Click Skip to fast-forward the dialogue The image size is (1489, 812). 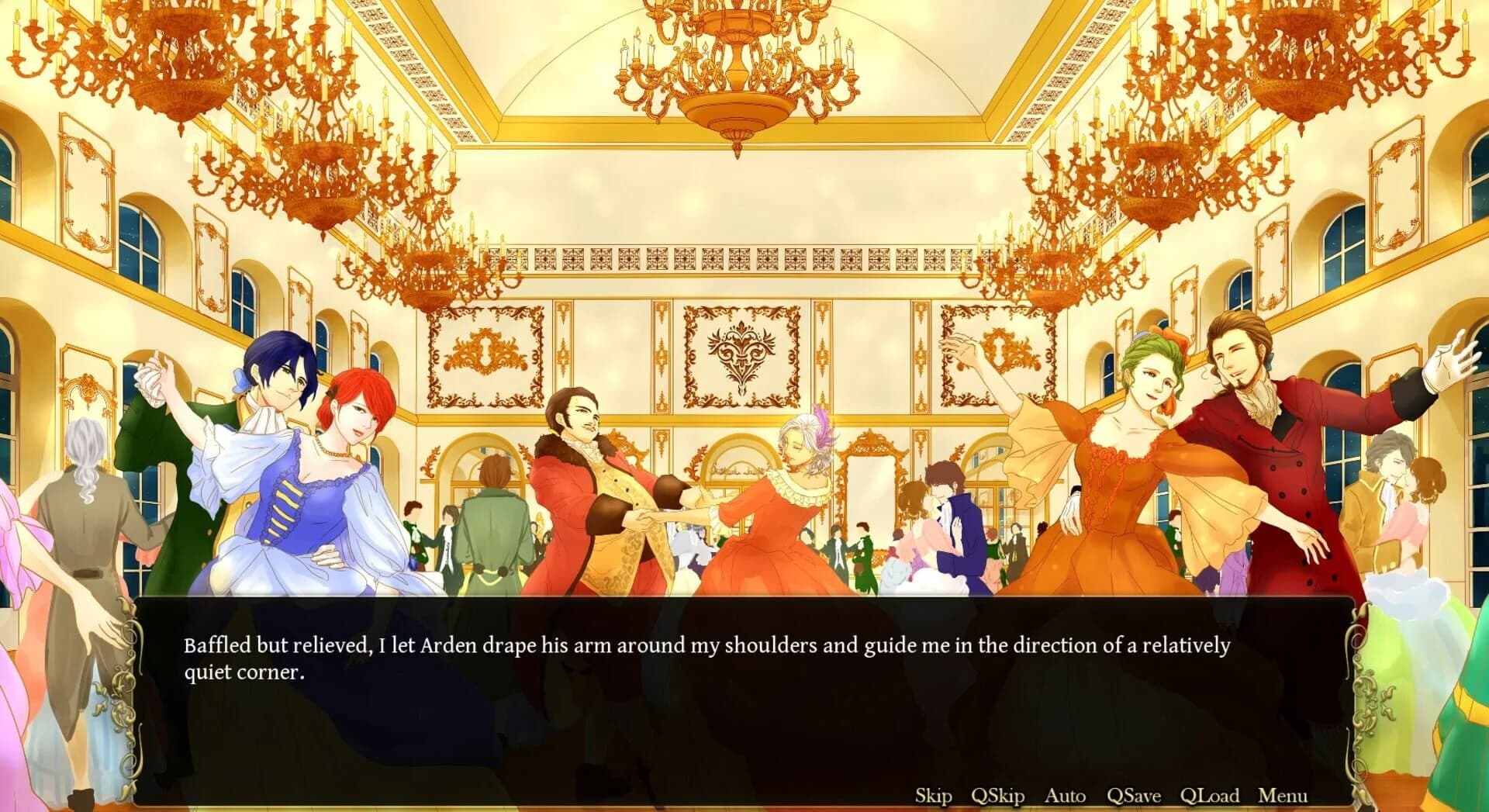934,796
